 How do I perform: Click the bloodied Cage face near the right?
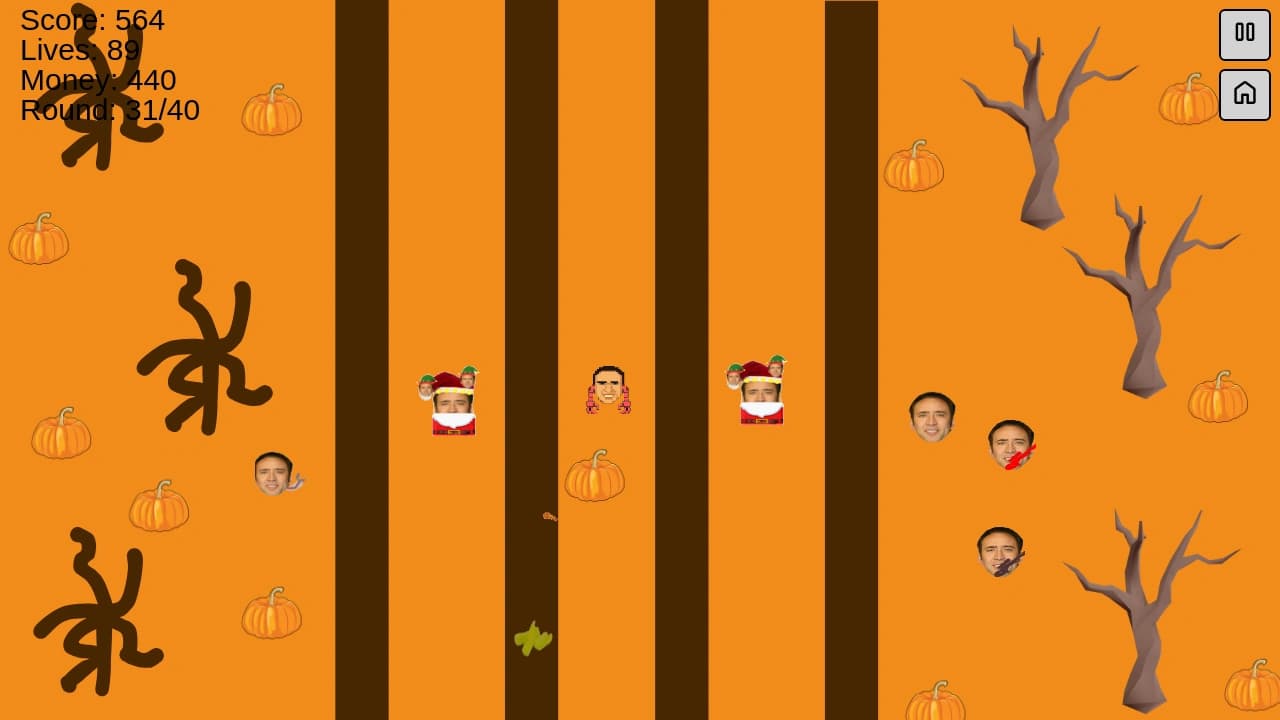tap(1010, 442)
